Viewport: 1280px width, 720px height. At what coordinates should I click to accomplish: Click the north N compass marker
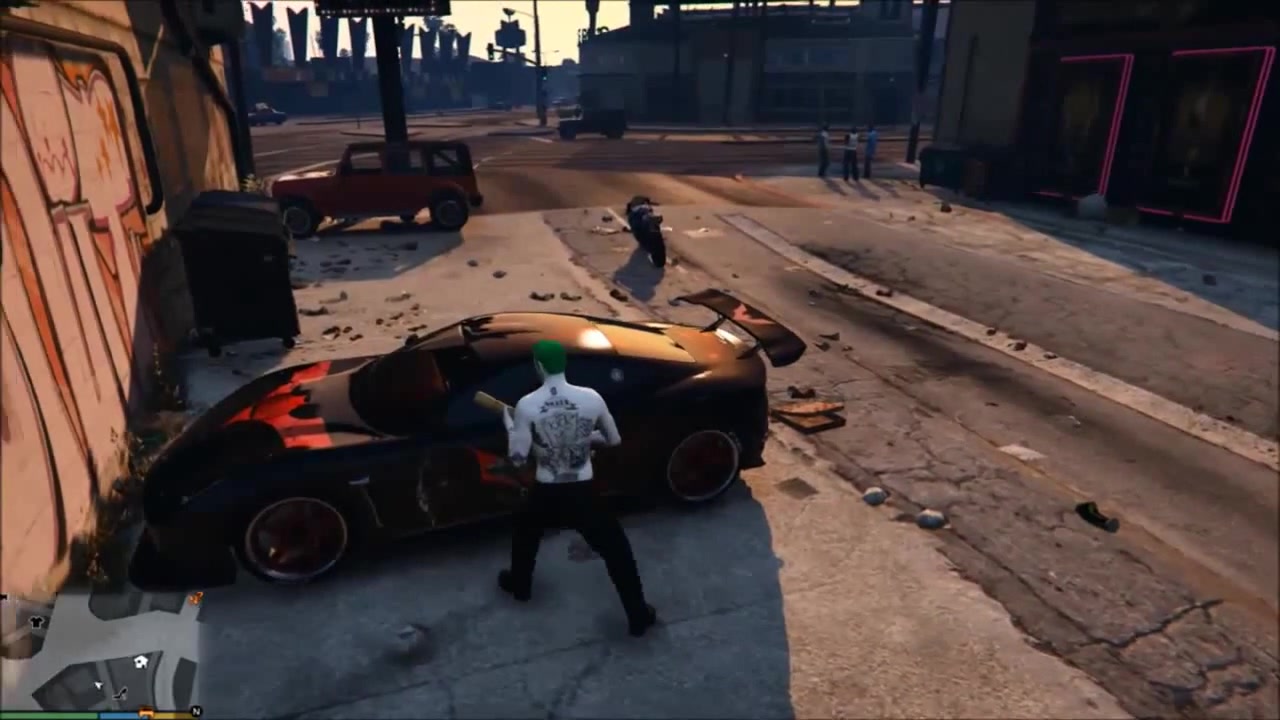(196, 711)
